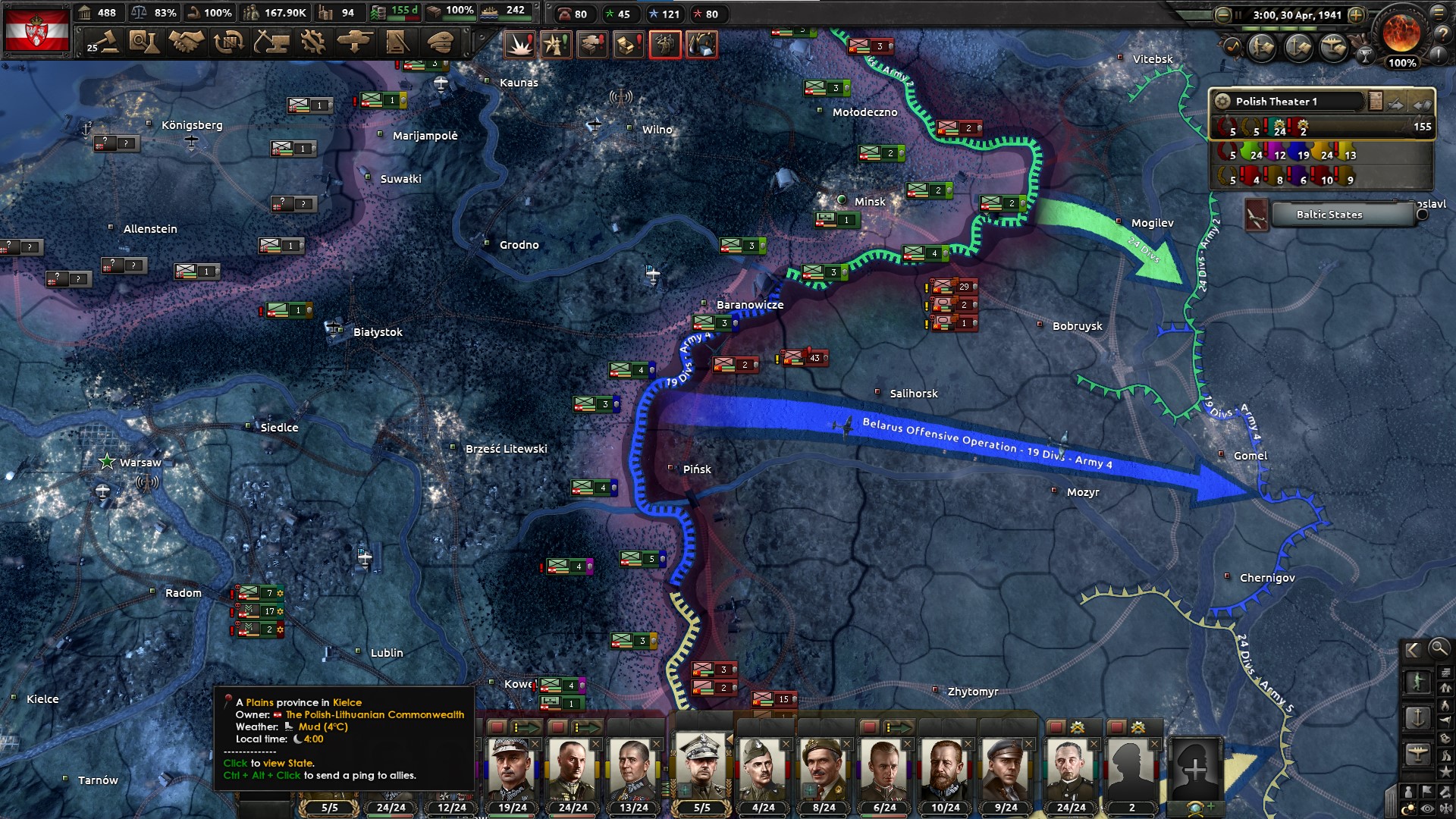Open recruit and deploy with the tank icon
Screen dimensions: 1456x819
[x=353, y=43]
